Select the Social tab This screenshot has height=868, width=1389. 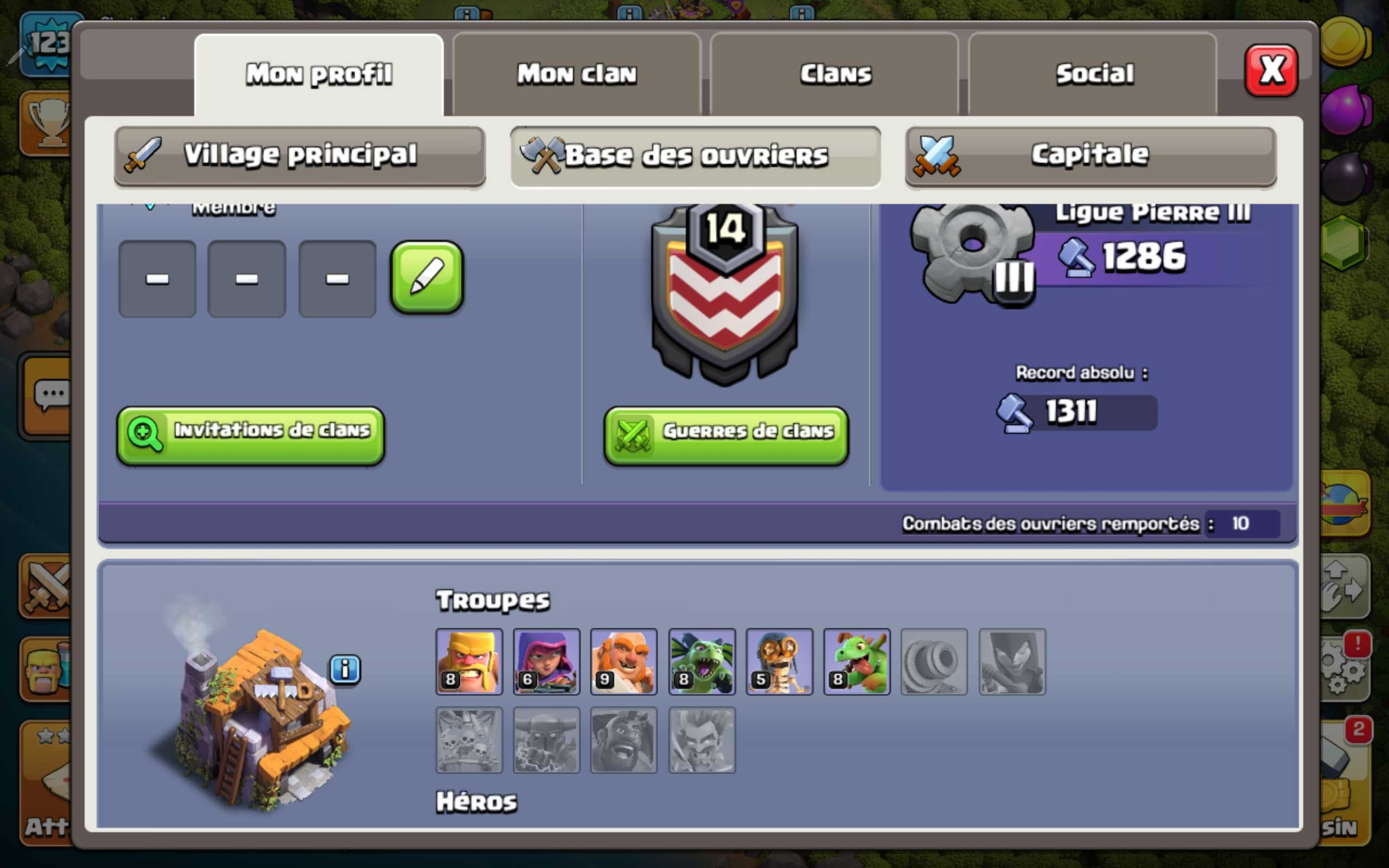coord(1094,74)
